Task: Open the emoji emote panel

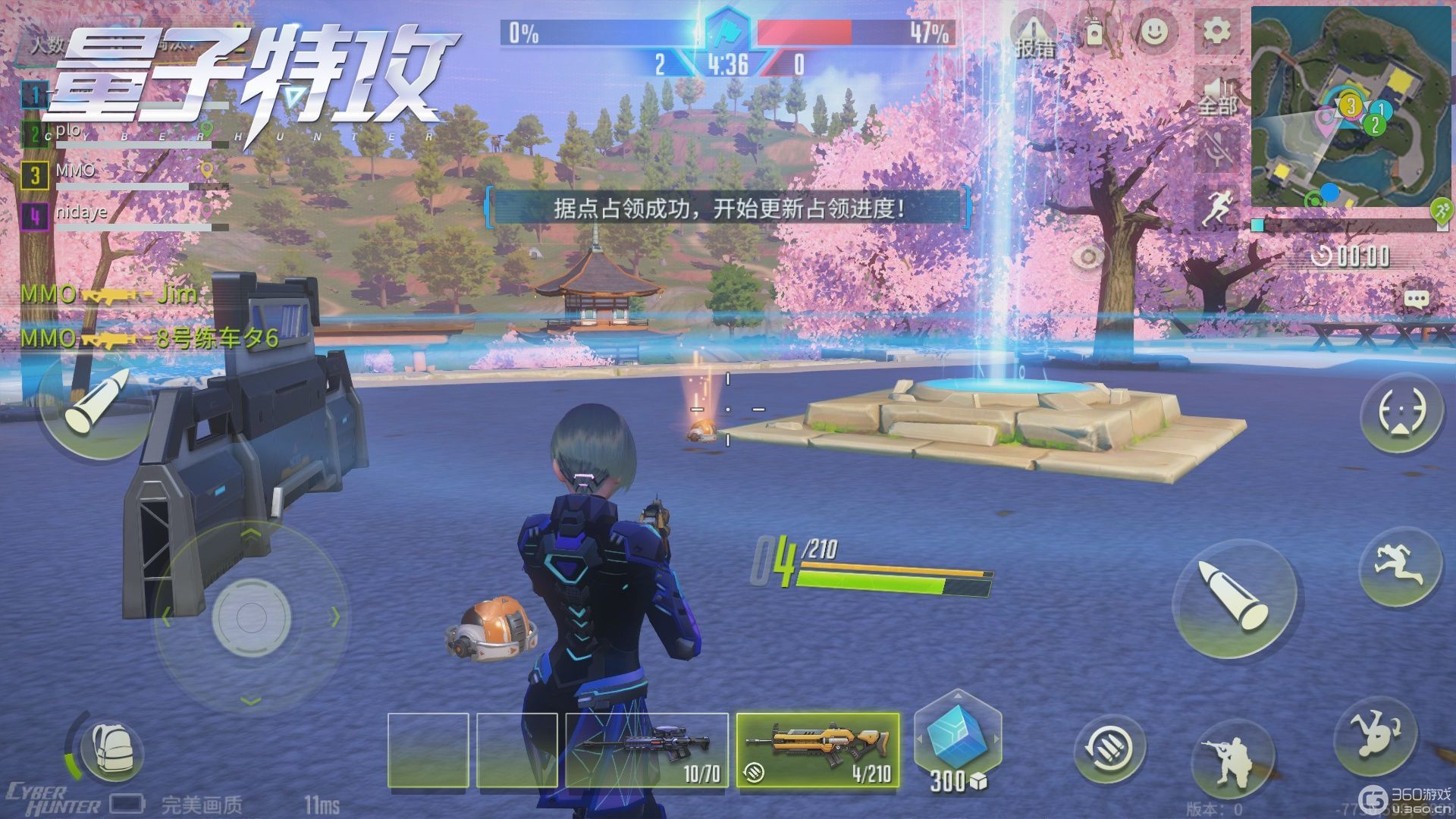Action: [1153, 32]
